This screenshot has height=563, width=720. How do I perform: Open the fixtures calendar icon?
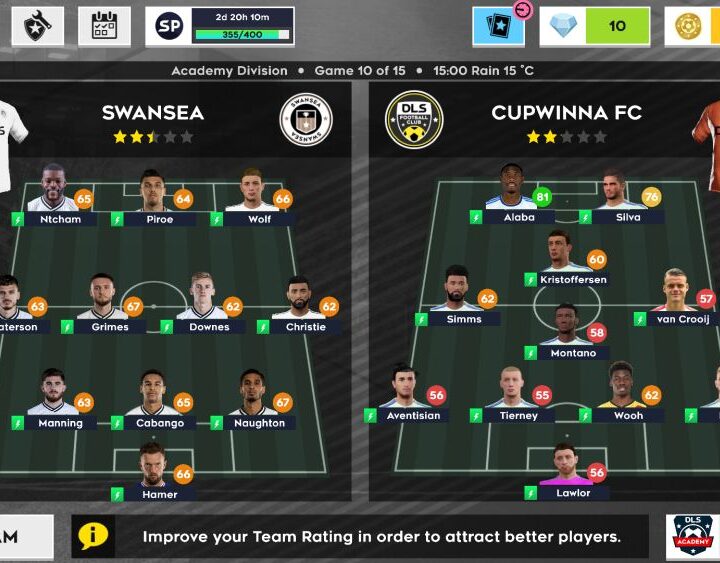tap(104, 26)
